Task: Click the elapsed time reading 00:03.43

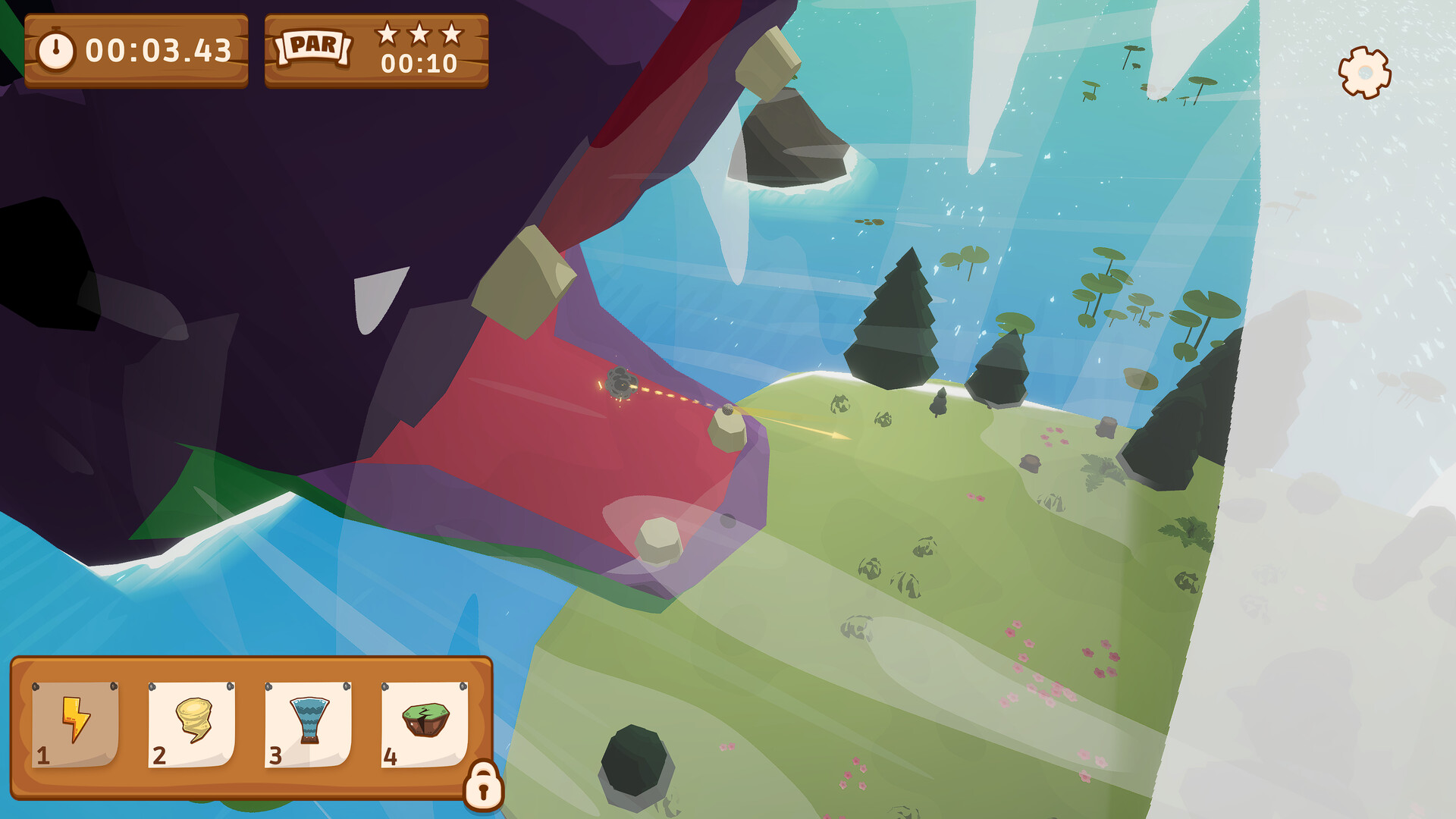Action: pyautogui.click(x=157, y=49)
